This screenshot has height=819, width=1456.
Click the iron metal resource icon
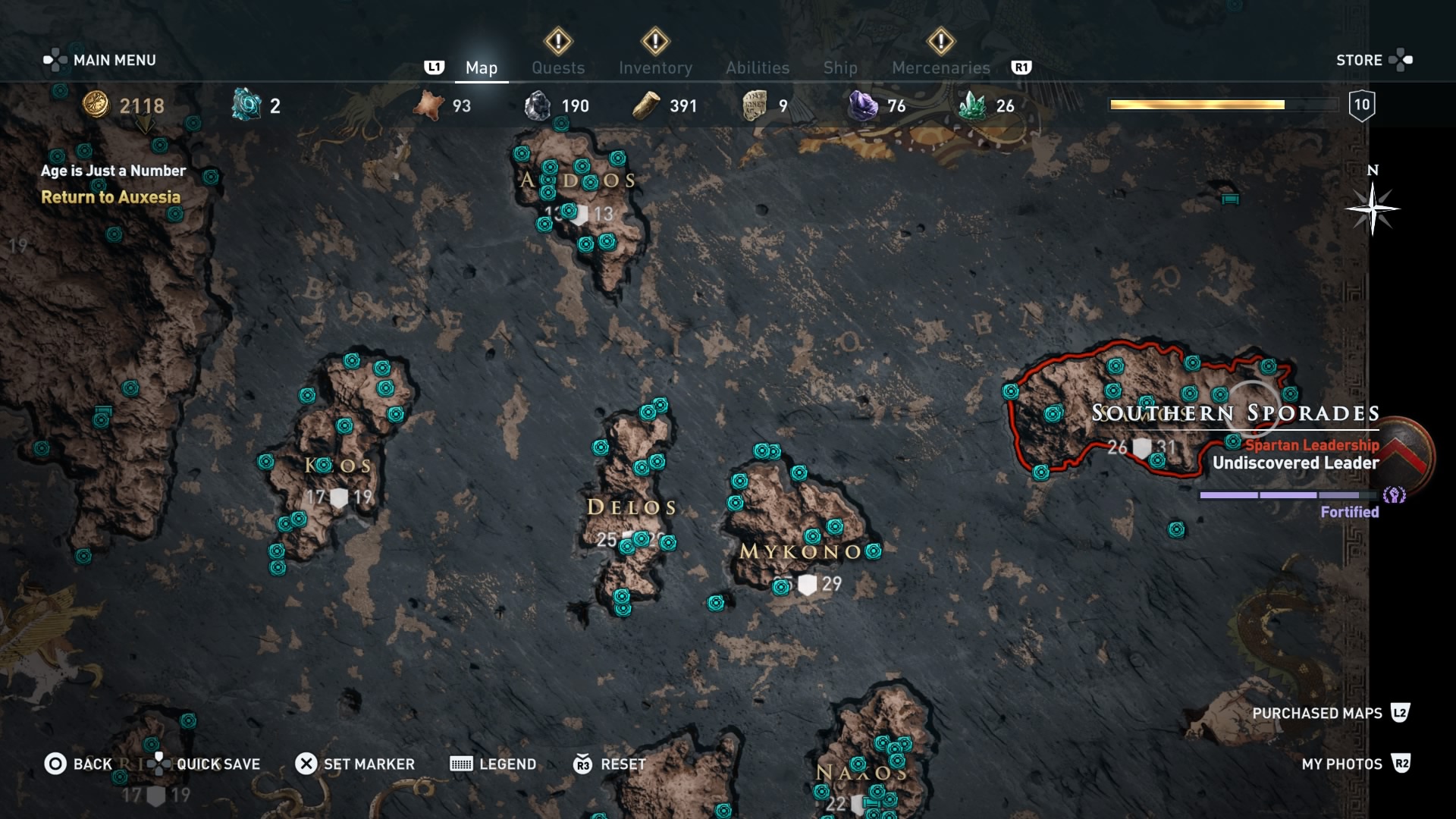click(539, 105)
